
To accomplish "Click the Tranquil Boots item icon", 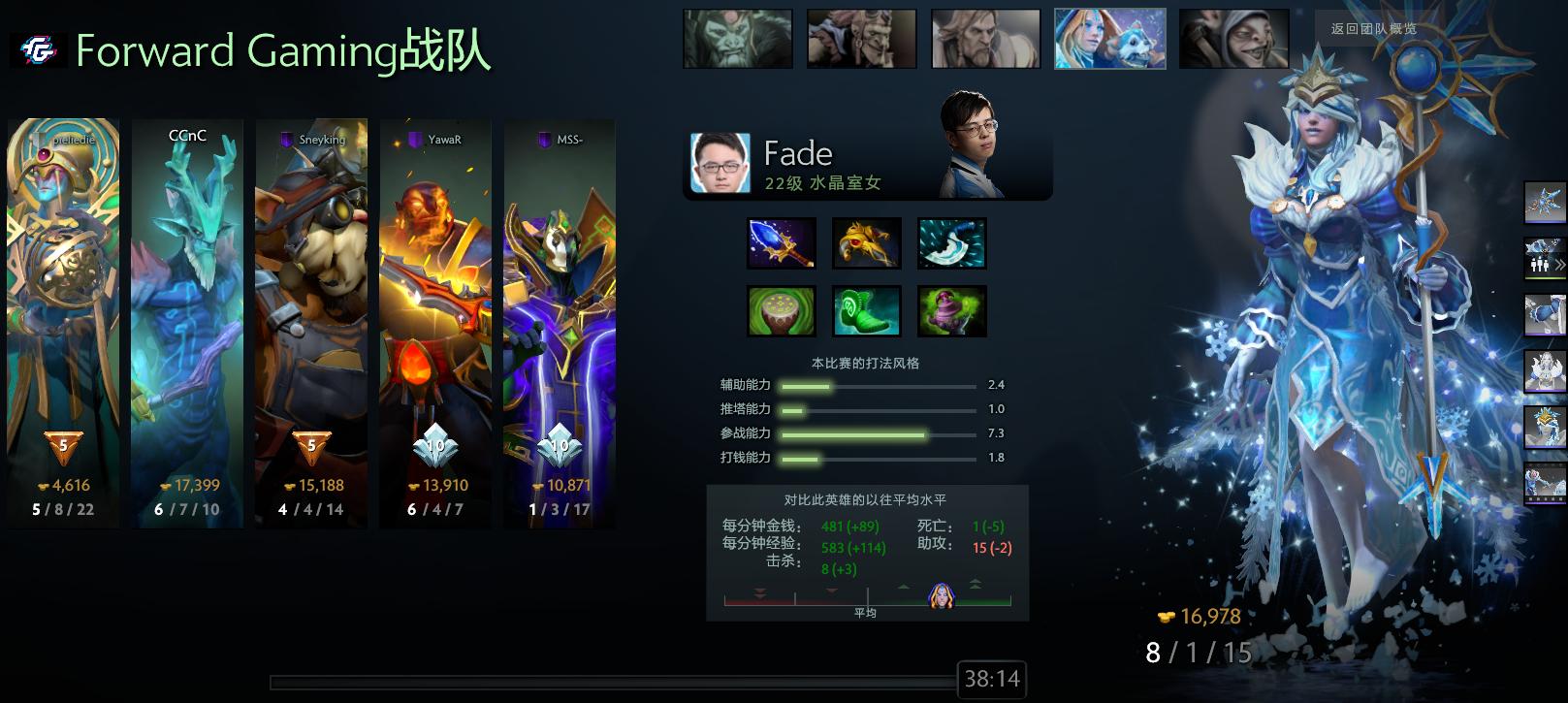I will (x=866, y=310).
